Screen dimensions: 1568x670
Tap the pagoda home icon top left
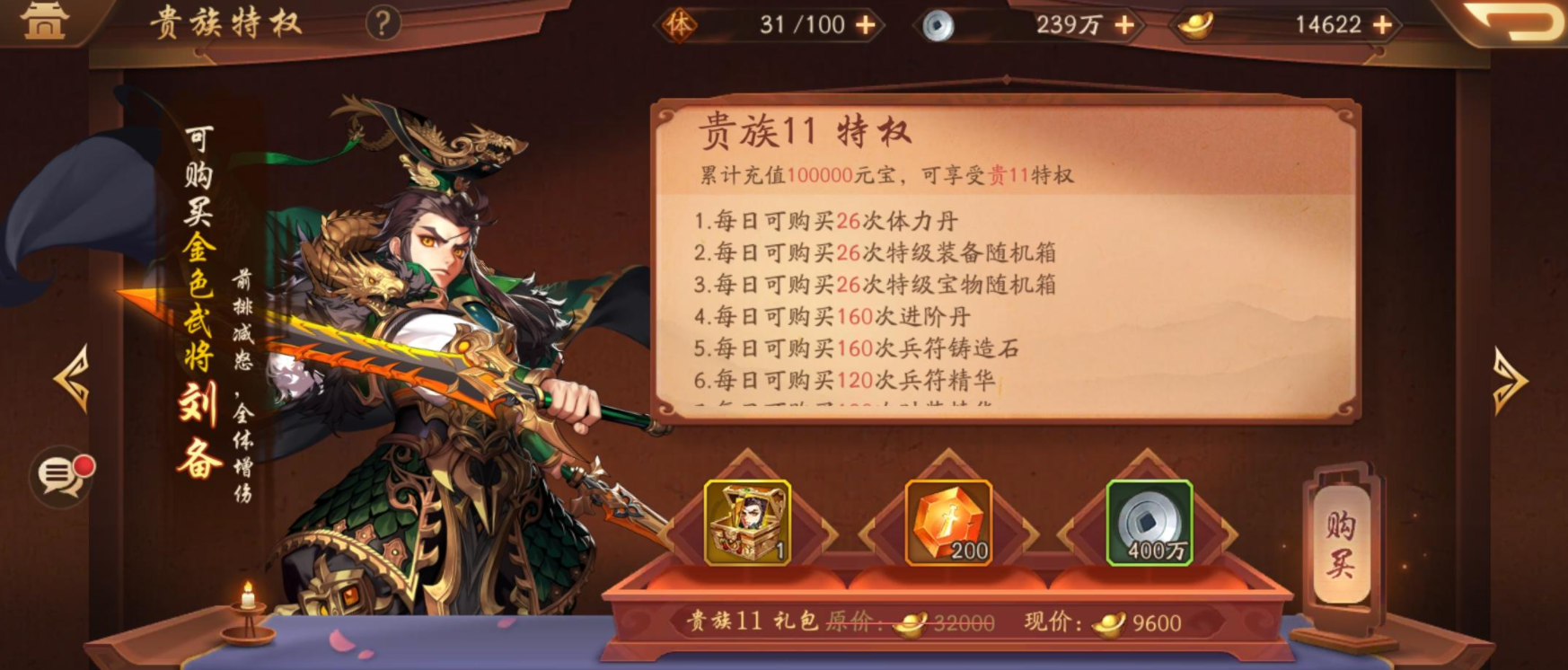[47, 22]
